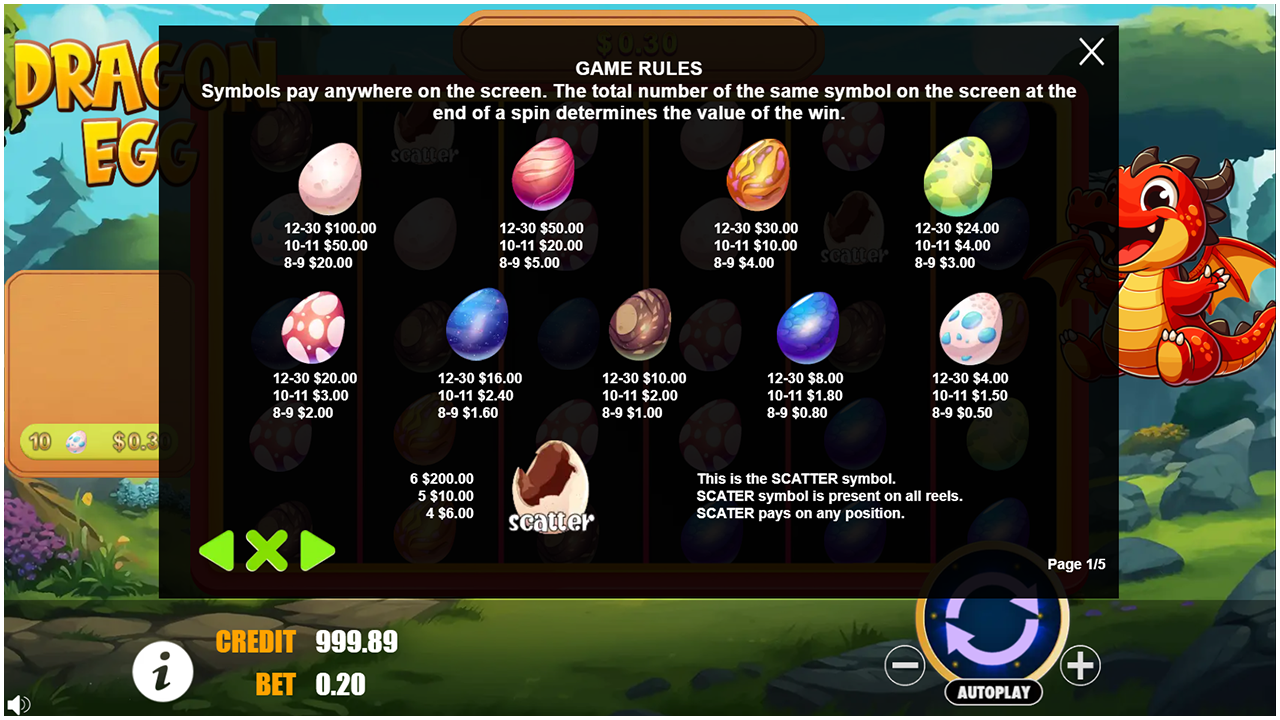The image size is (1280, 720).
Task: Dismiss Game Rules via top-right X
Action: pos(1091,52)
